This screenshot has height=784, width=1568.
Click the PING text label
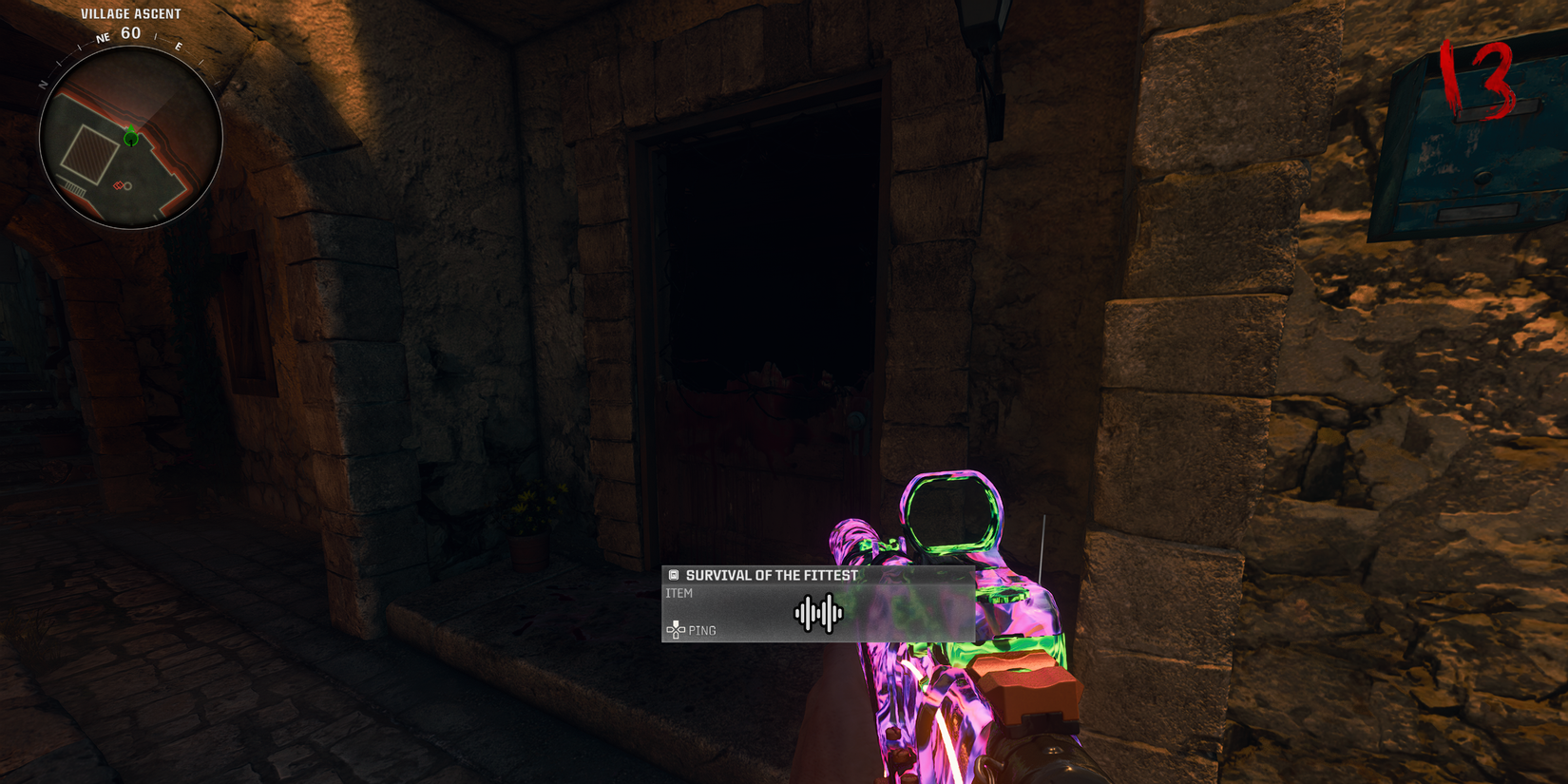coord(703,630)
